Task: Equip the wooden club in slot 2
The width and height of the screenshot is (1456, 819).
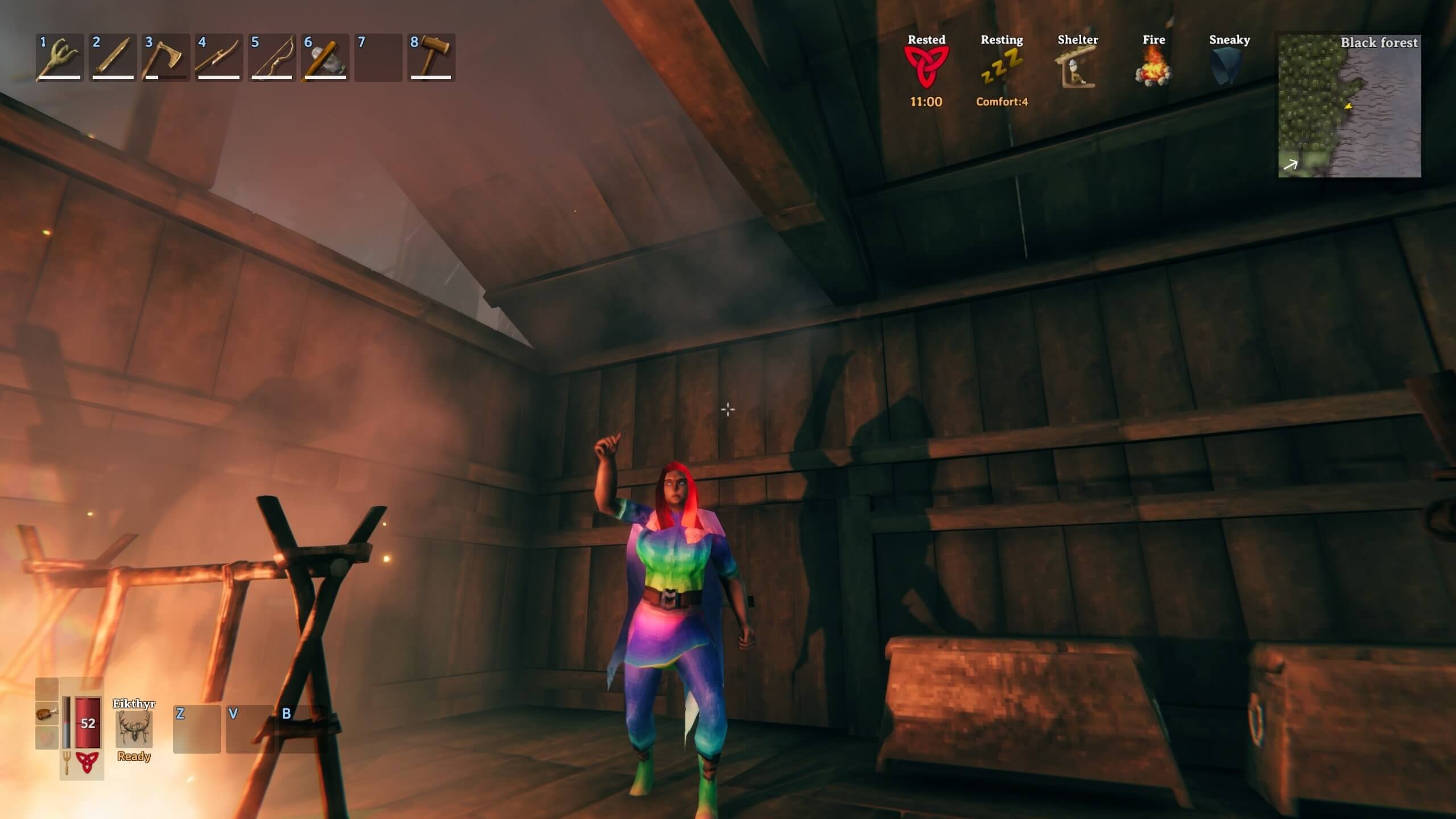Action: pos(113,57)
